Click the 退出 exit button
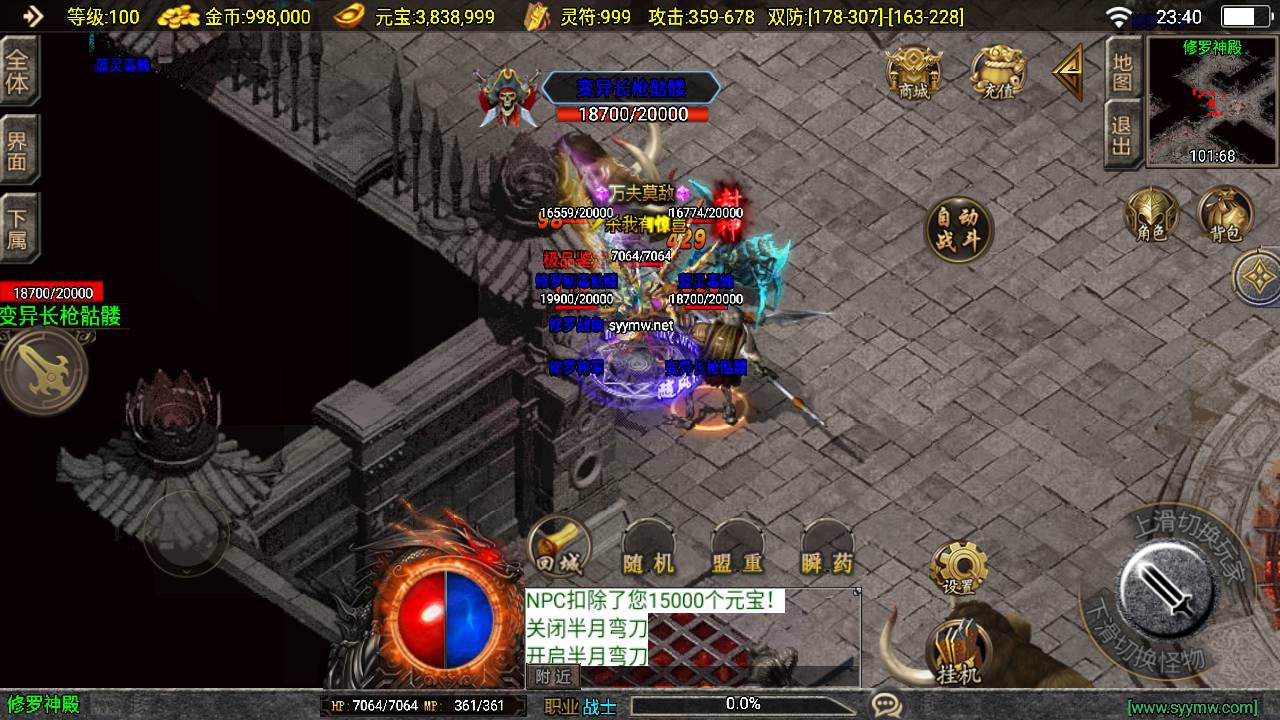The height and width of the screenshot is (720, 1280). click(x=1122, y=136)
